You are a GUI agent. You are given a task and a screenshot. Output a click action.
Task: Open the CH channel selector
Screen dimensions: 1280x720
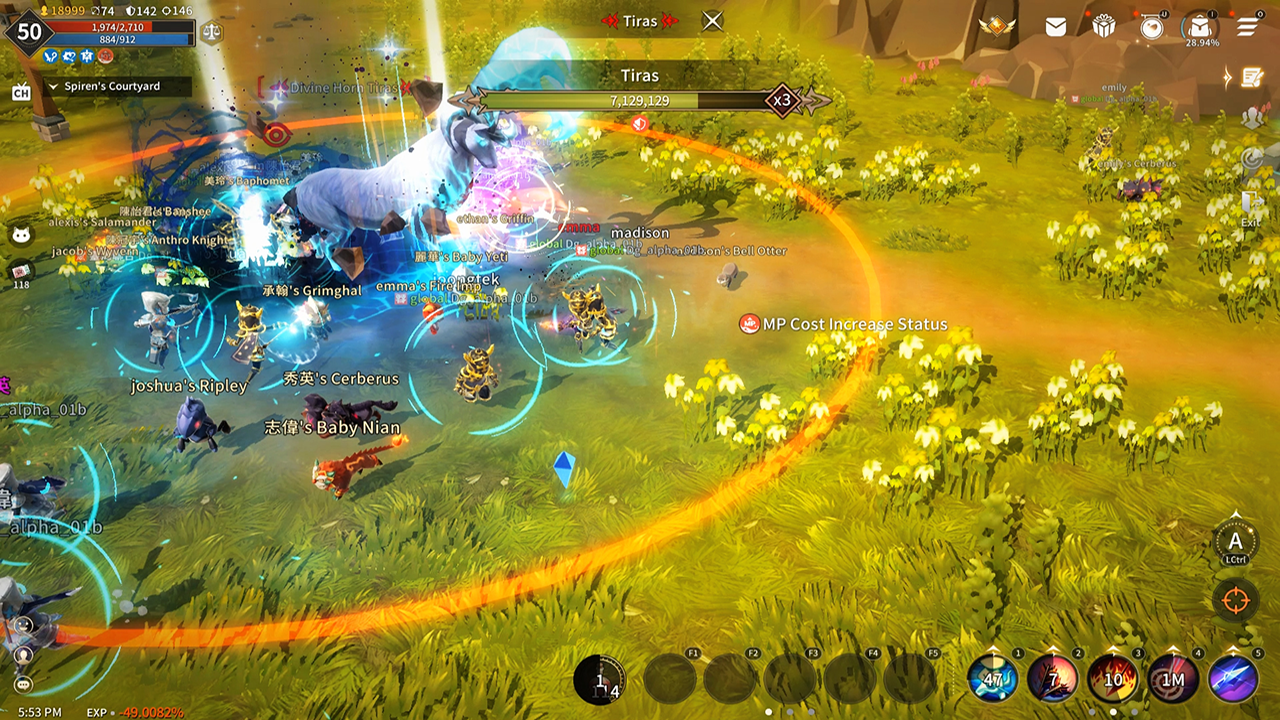coord(21,93)
